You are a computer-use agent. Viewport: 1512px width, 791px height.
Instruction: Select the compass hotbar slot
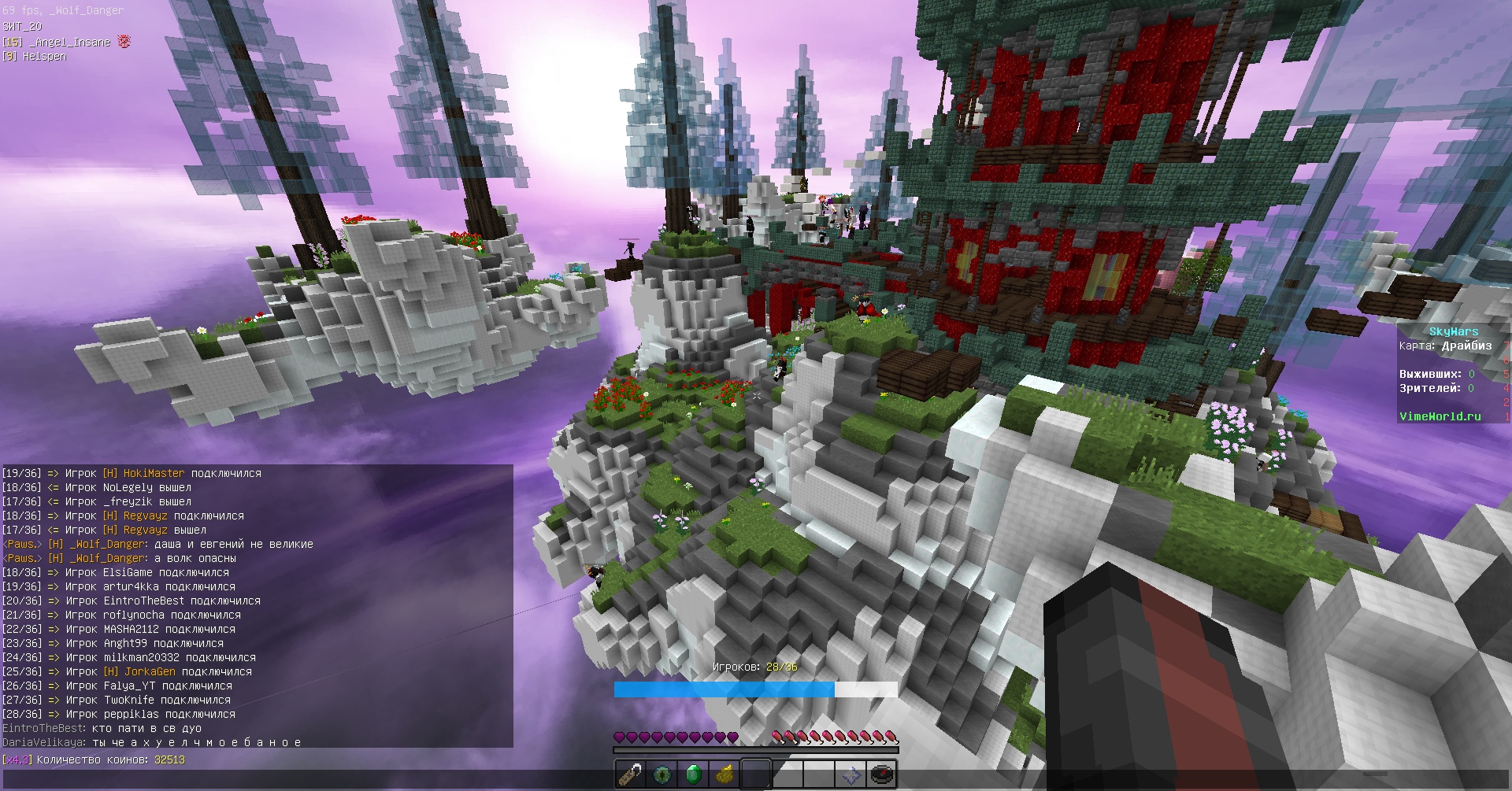(x=882, y=774)
